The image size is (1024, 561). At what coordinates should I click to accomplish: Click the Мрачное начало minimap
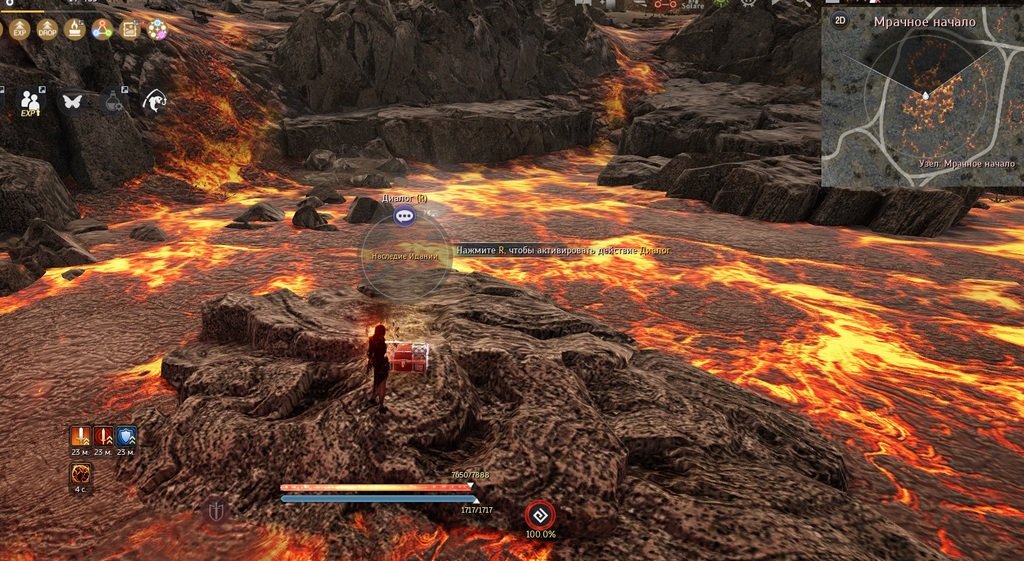click(922, 105)
